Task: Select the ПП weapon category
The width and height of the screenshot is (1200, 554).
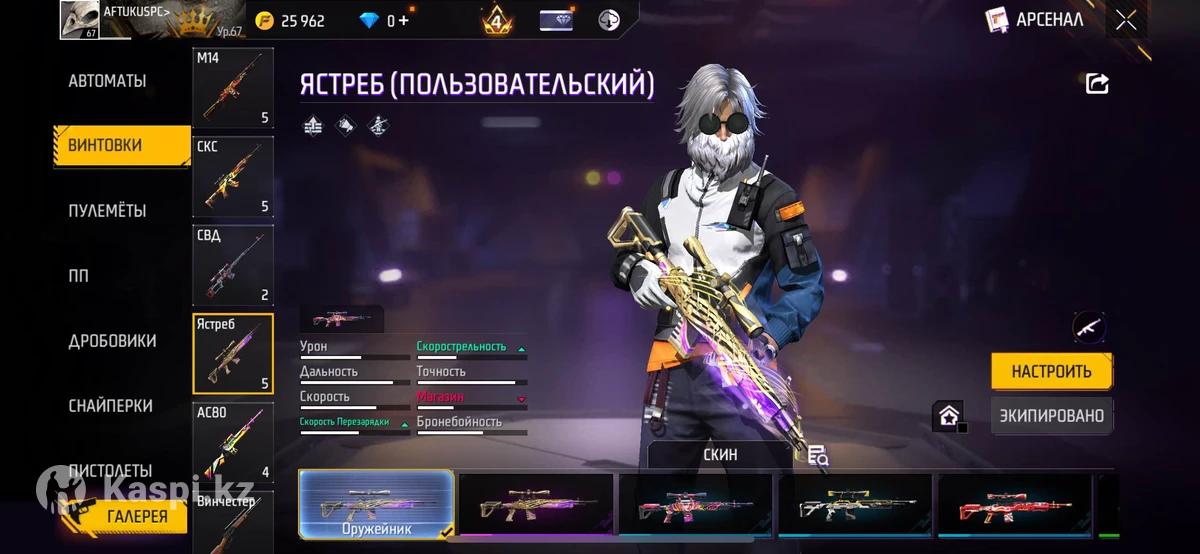Action: click(79, 276)
